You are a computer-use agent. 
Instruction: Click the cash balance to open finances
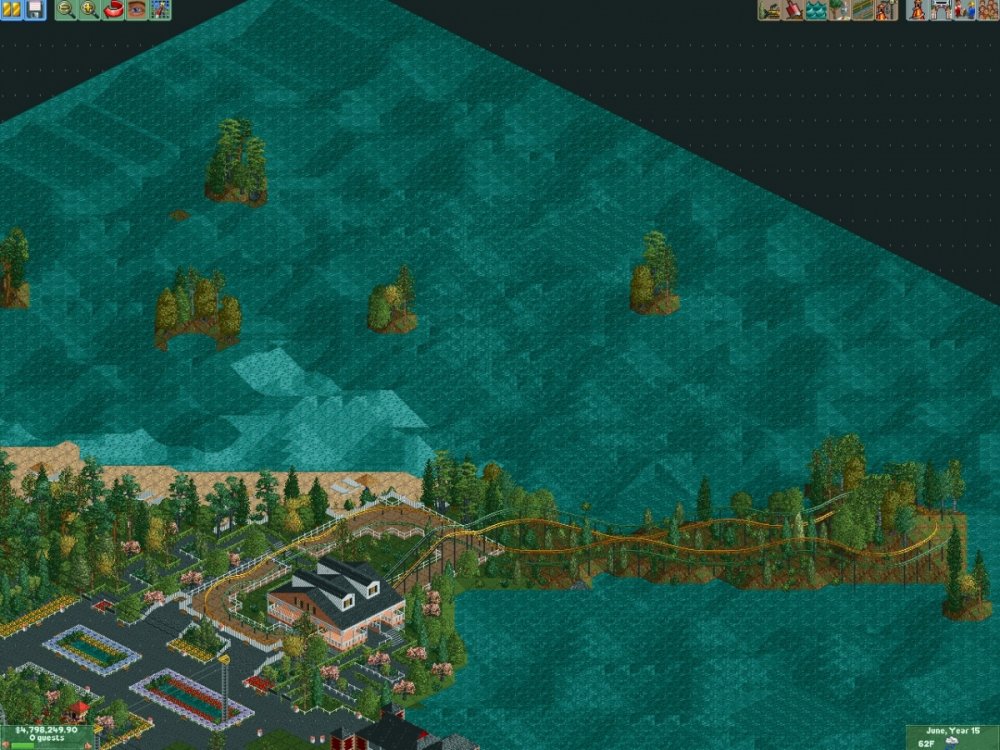47,731
